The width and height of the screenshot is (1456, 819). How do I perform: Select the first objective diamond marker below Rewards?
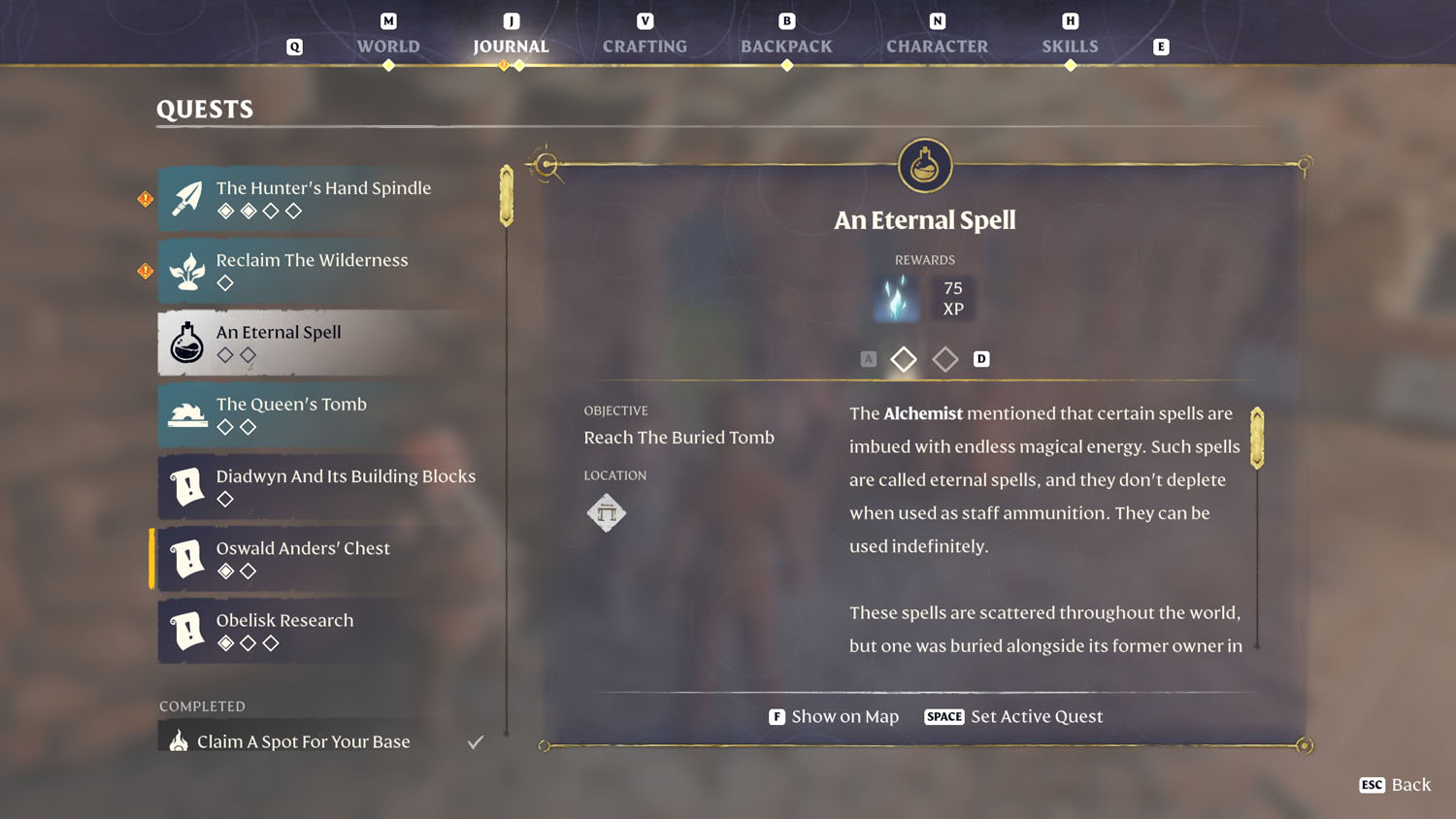click(x=903, y=359)
